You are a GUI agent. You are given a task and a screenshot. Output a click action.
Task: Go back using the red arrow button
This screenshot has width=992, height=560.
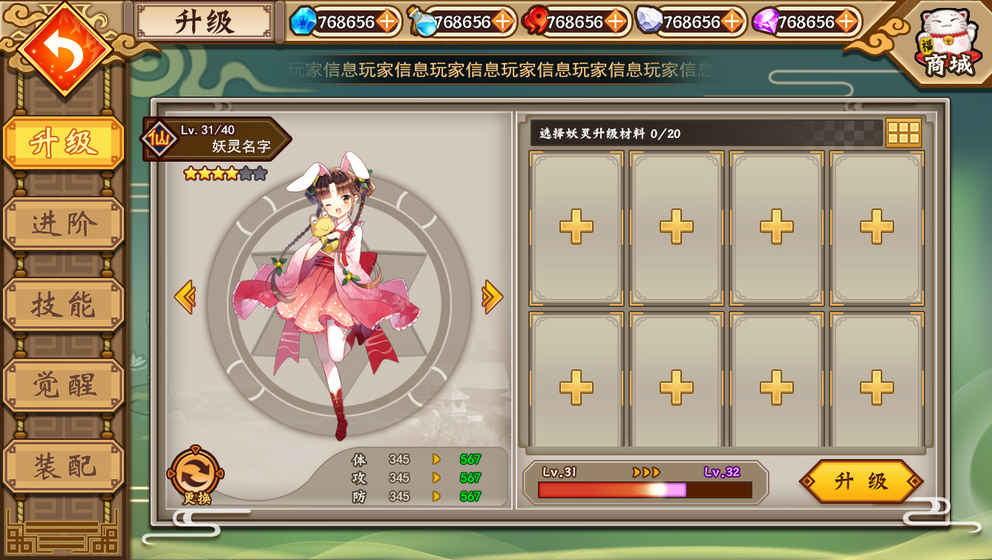point(64,48)
